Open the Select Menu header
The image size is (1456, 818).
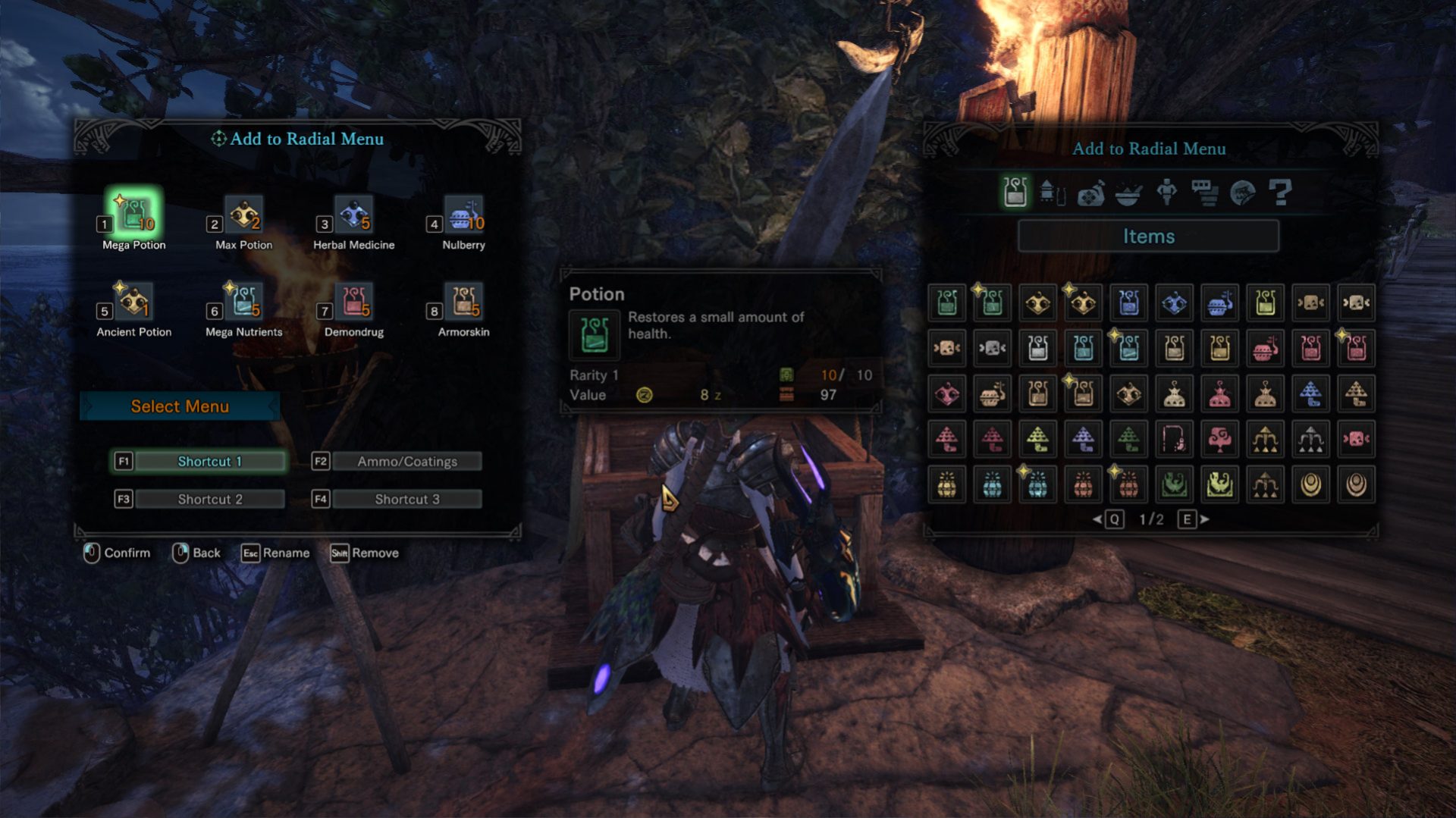(x=180, y=406)
